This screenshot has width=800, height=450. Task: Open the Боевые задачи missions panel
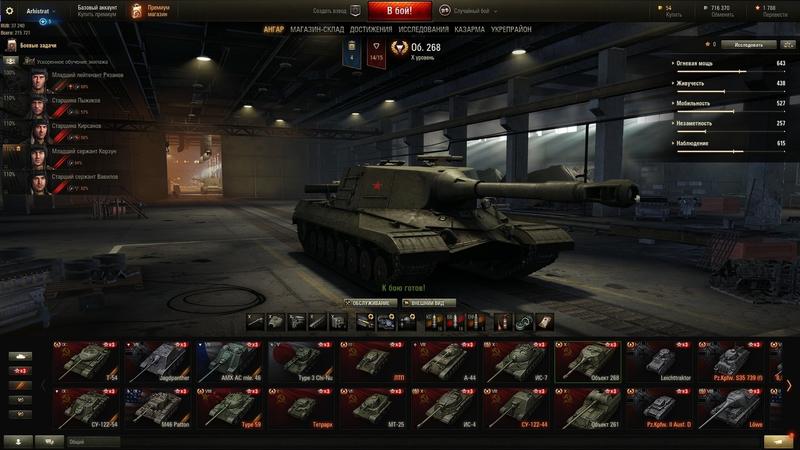40,47
